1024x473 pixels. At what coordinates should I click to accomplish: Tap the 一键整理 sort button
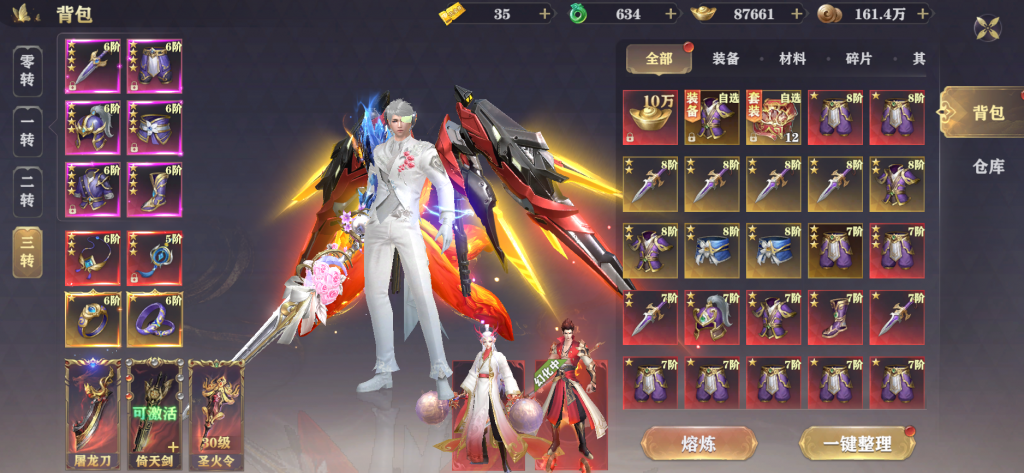click(857, 442)
